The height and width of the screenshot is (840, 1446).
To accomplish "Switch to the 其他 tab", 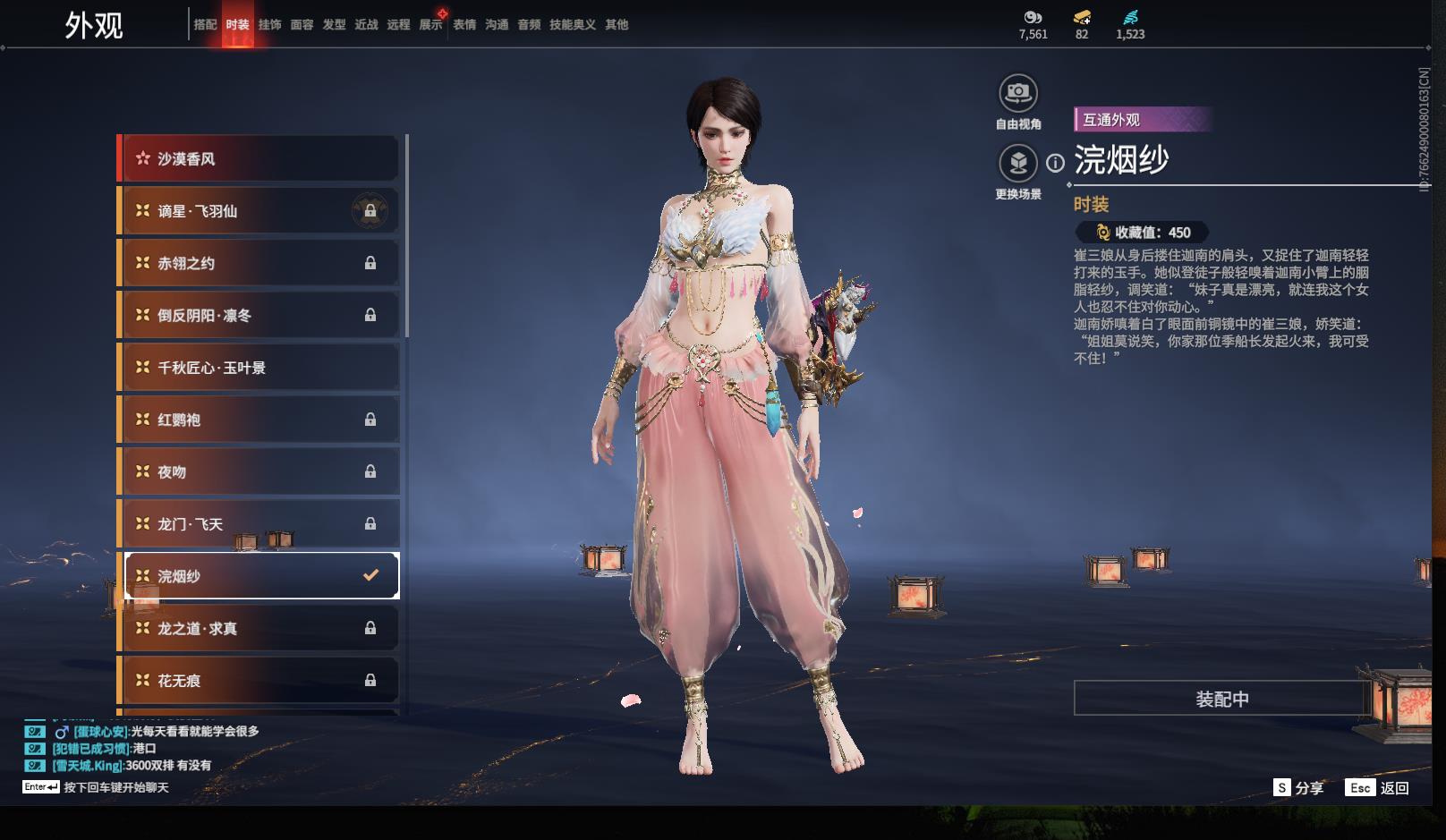I will click(x=617, y=25).
